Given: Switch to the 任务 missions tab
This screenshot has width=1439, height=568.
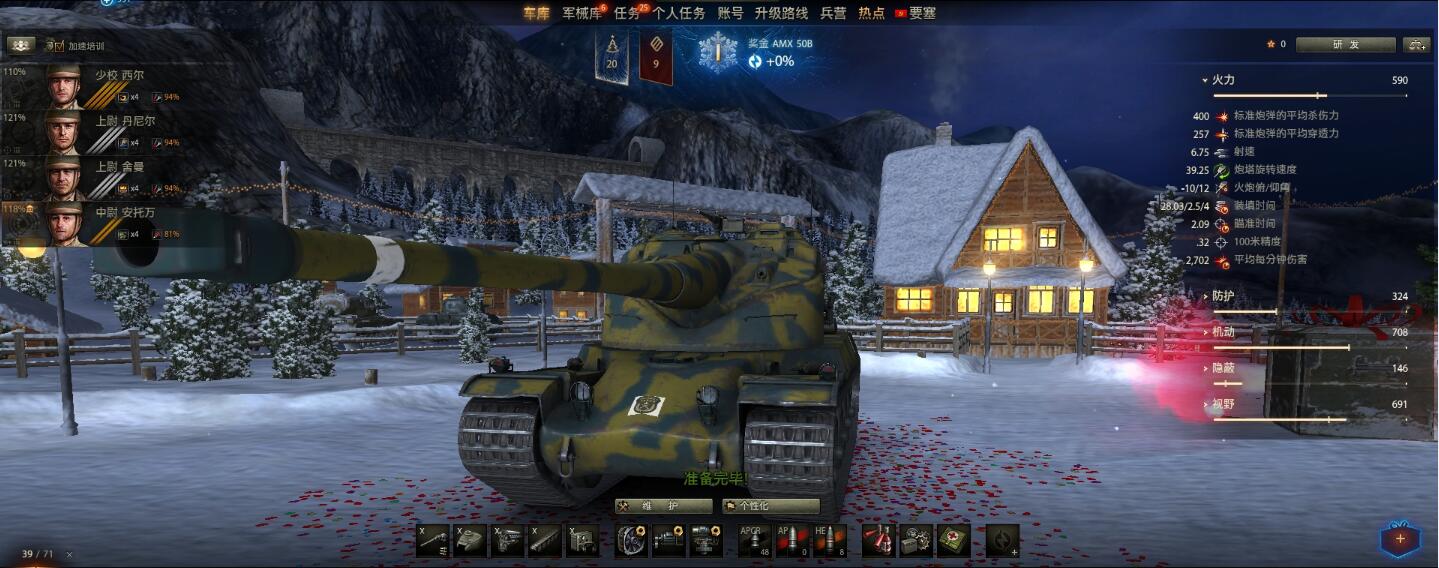Looking at the screenshot, I should click(x=627, y=13).
